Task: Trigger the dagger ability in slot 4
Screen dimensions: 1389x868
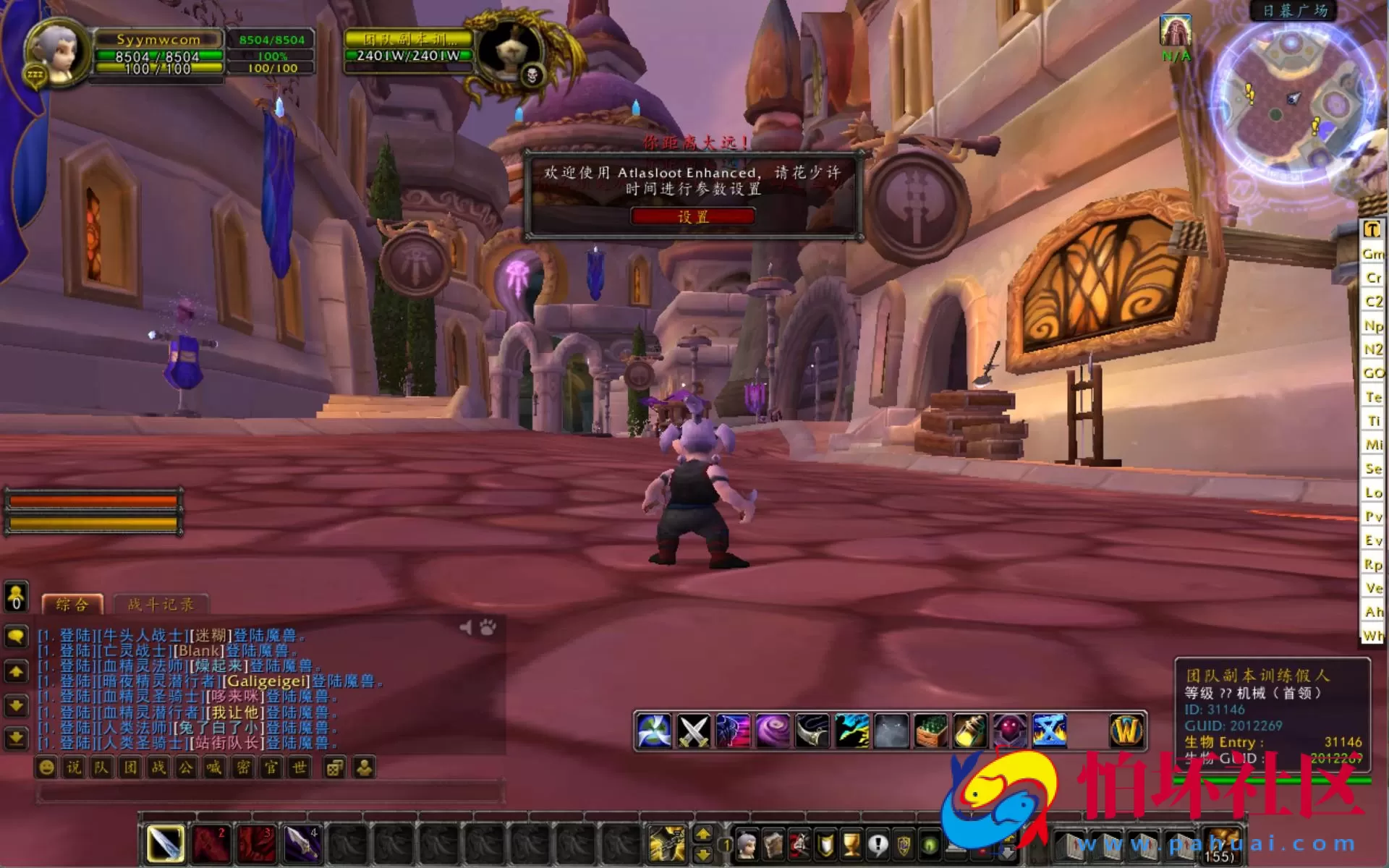Action: pos(302,843)
